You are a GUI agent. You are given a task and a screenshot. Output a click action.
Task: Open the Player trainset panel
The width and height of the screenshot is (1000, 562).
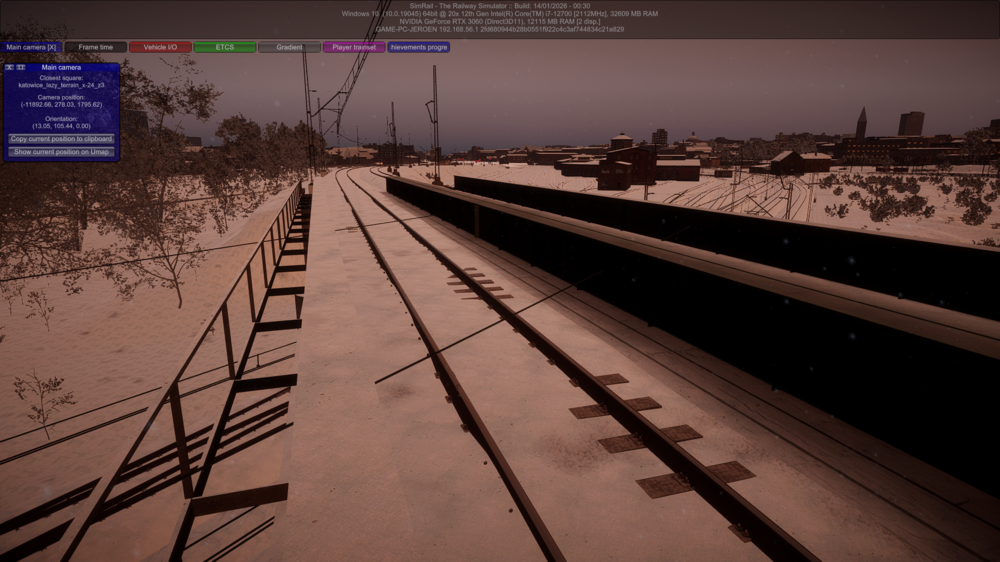coord(354,47)
